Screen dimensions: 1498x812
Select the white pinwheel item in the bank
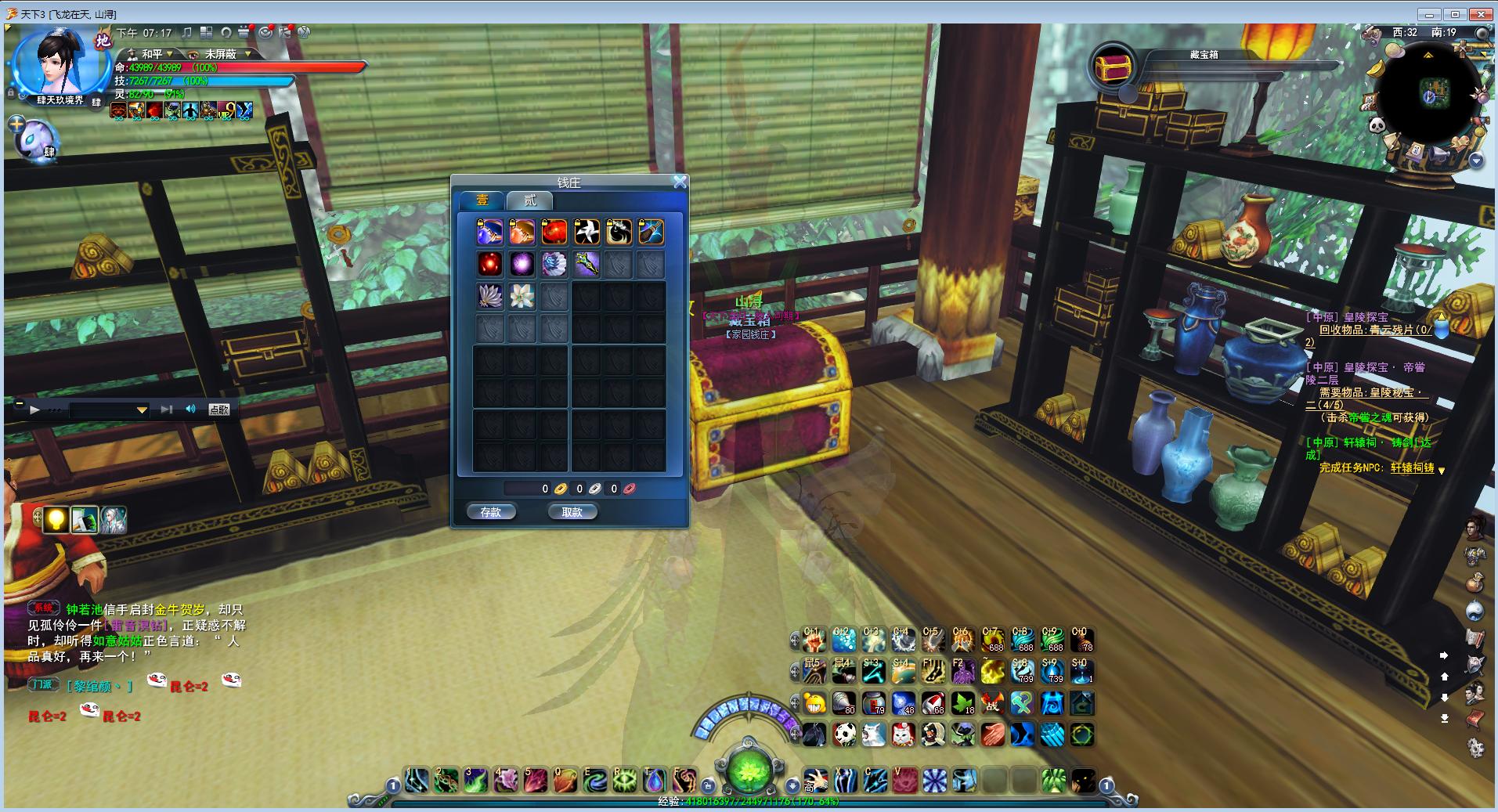(587, 232)
